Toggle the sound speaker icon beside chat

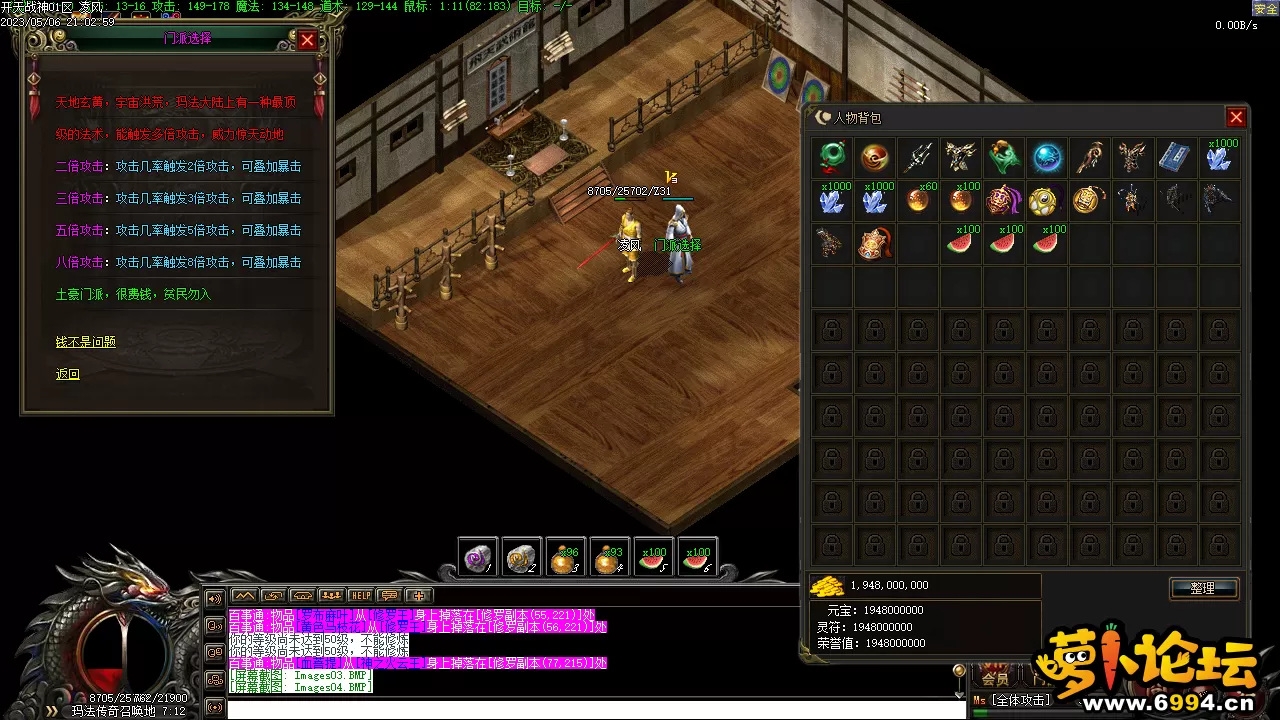pos(214,599)
